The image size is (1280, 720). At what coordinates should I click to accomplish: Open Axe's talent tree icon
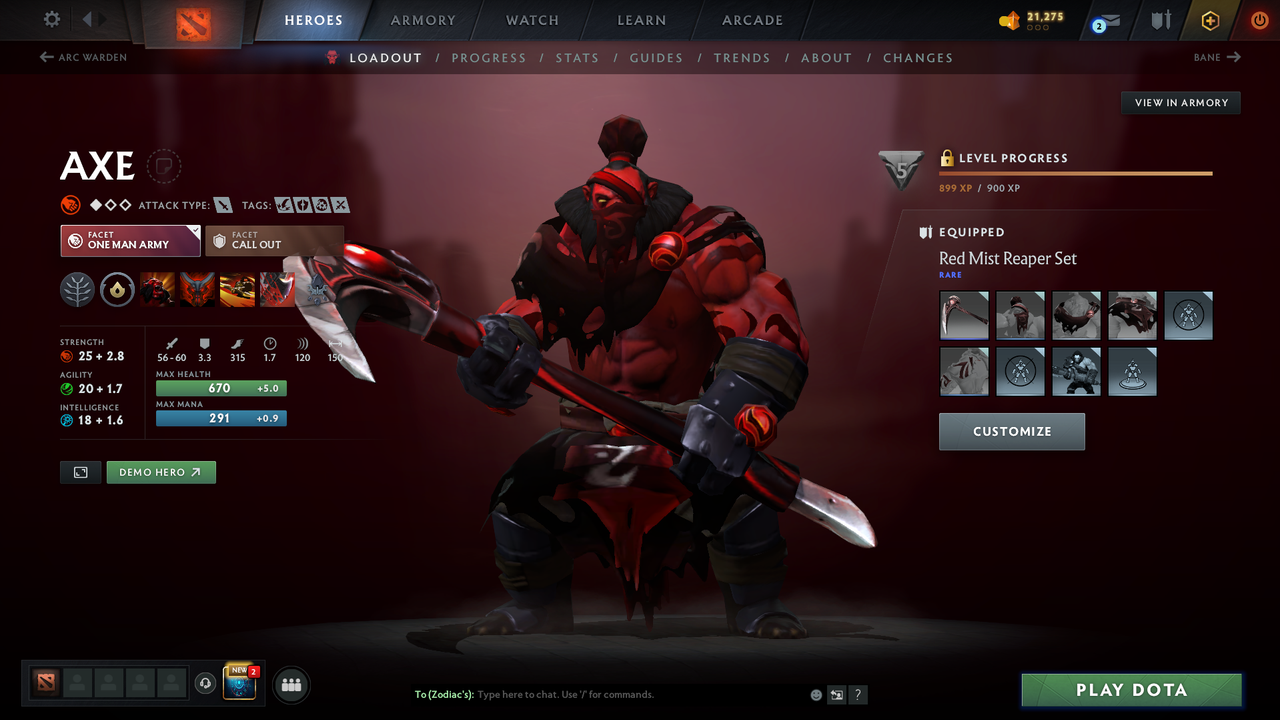click(78, 290)
